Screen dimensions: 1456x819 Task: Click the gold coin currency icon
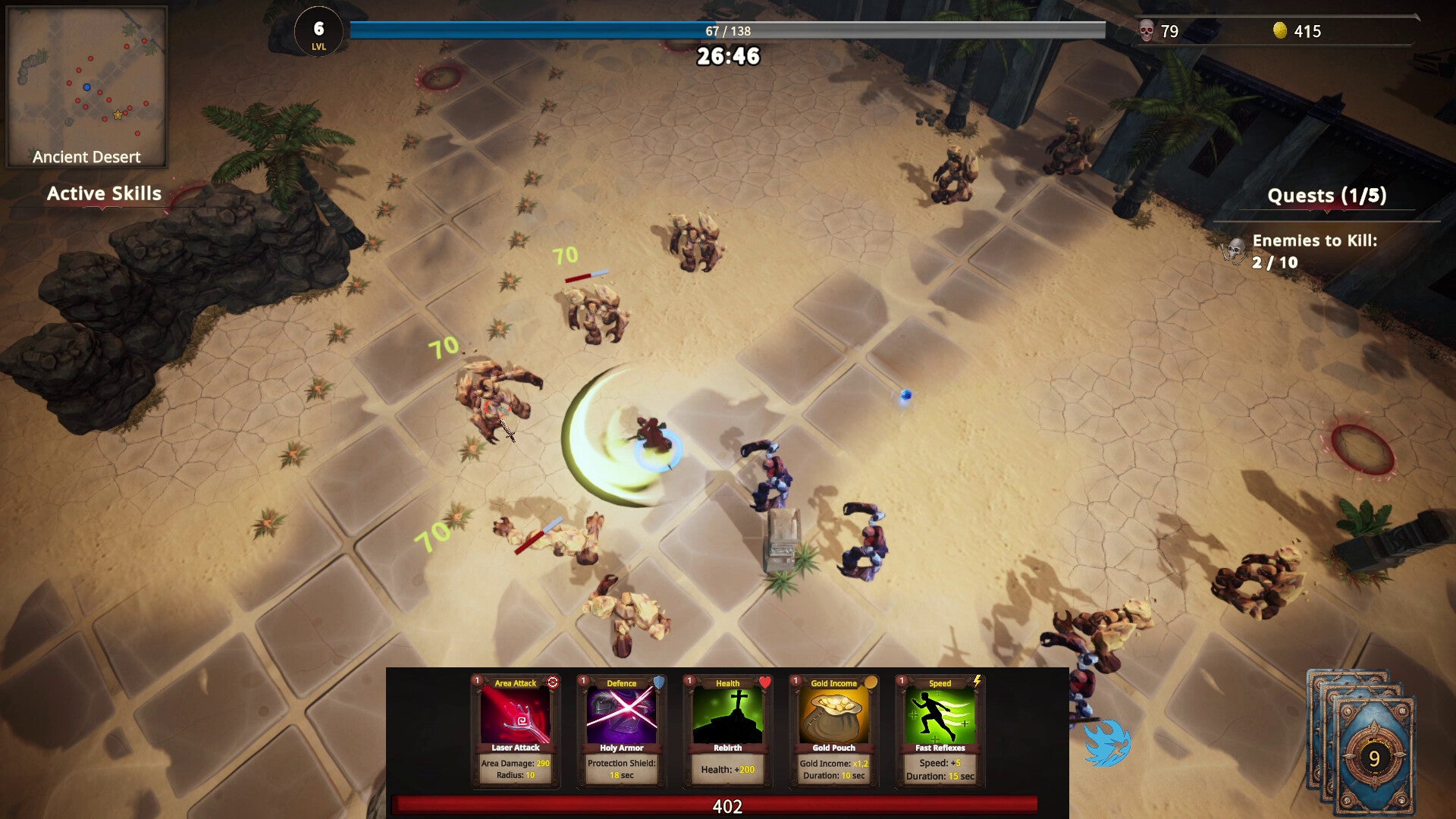coord(1281,31)
